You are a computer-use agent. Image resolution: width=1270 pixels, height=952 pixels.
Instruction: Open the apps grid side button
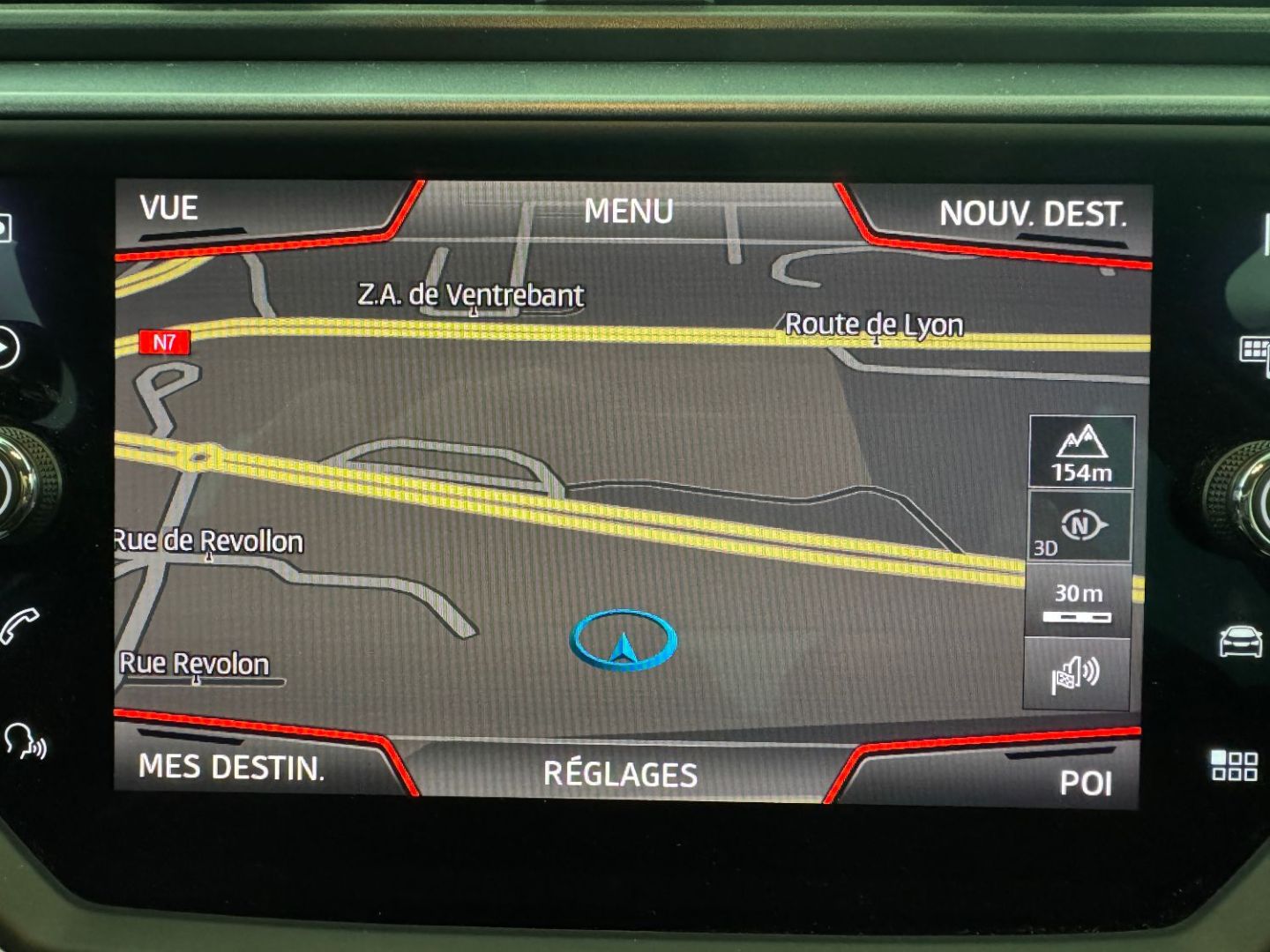[x=1234, y=765]
